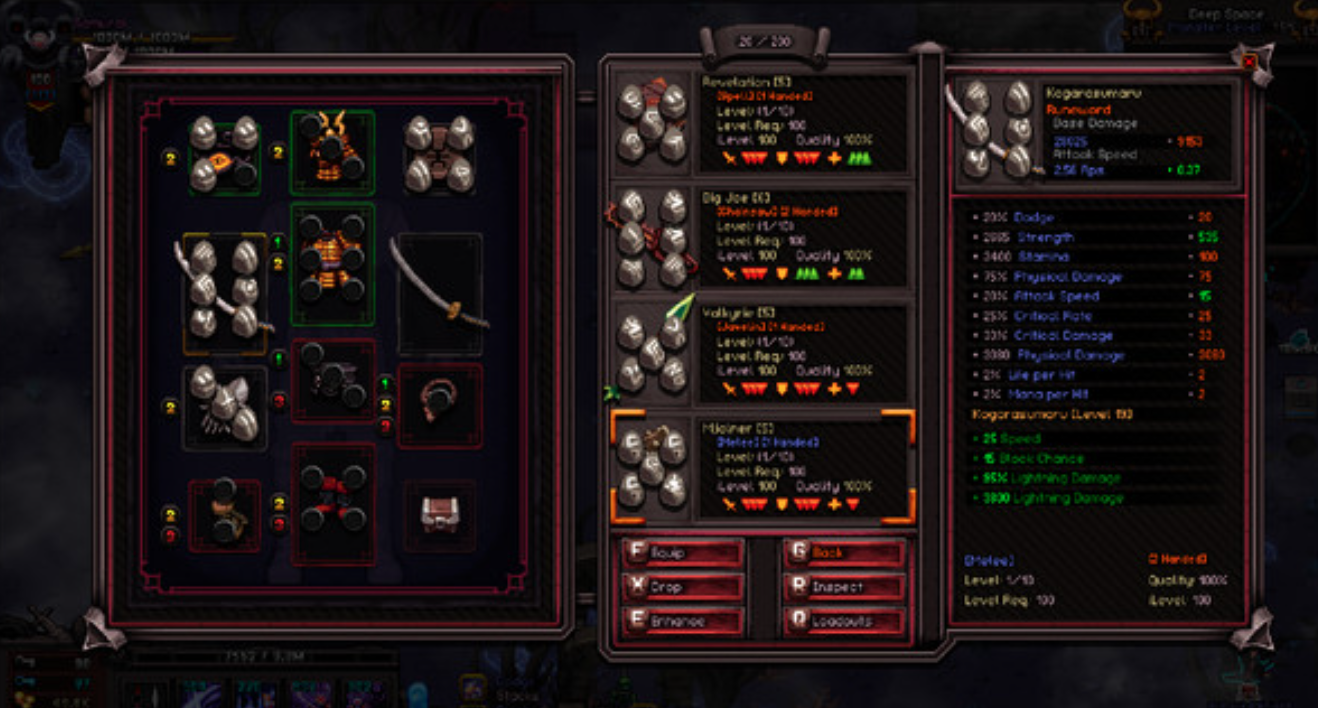The image size is (1318, 708).
Task: Close the item details panel
Action: click(1249, 62)
